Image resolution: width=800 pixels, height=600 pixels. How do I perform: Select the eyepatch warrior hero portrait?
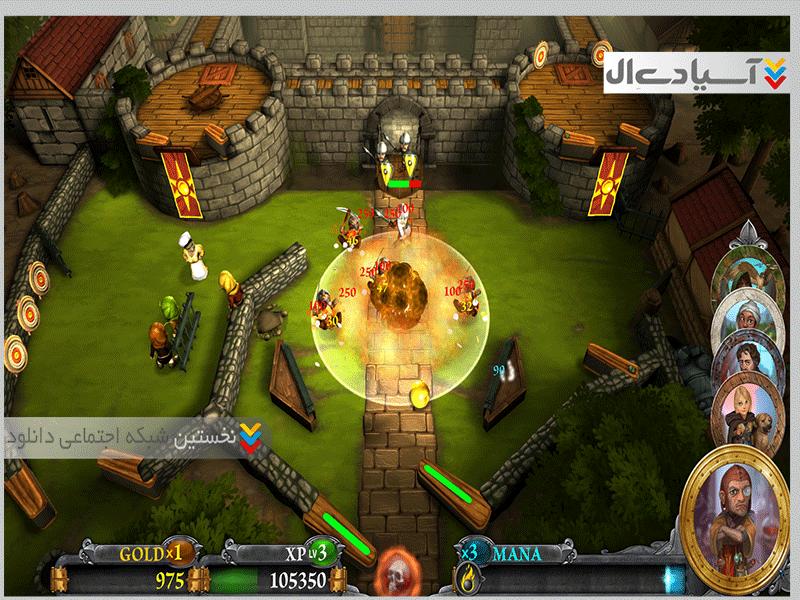pos(737,510)
